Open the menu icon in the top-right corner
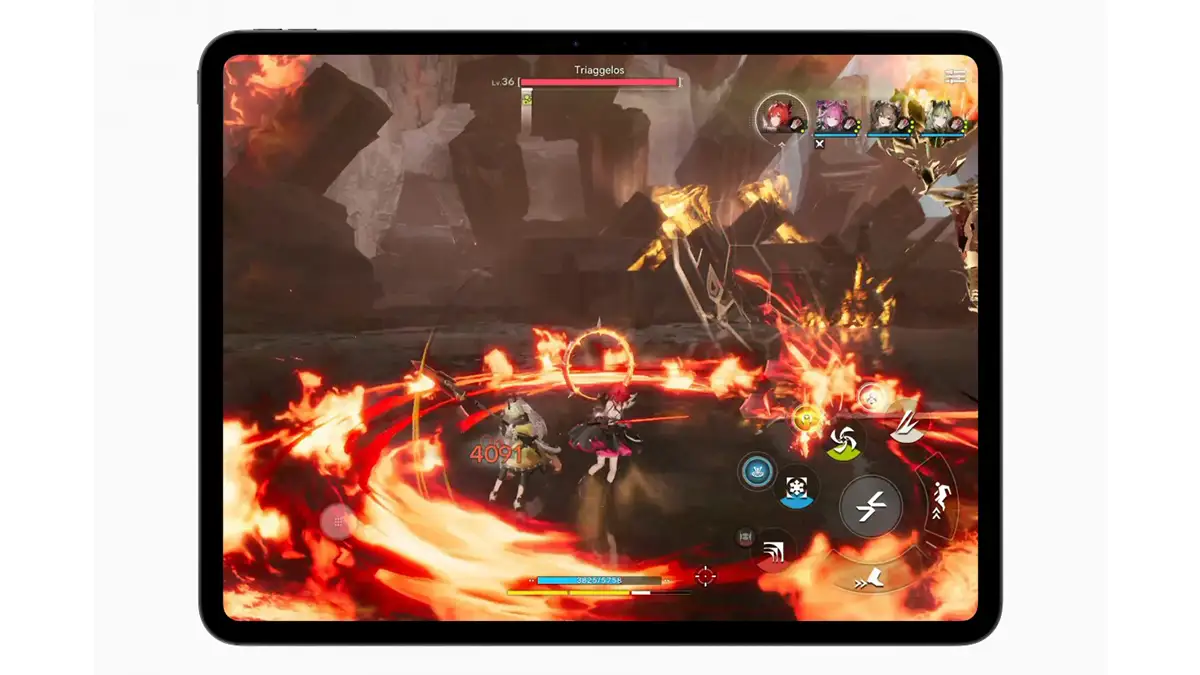1200x675 pixels. [x=956, y=76]
